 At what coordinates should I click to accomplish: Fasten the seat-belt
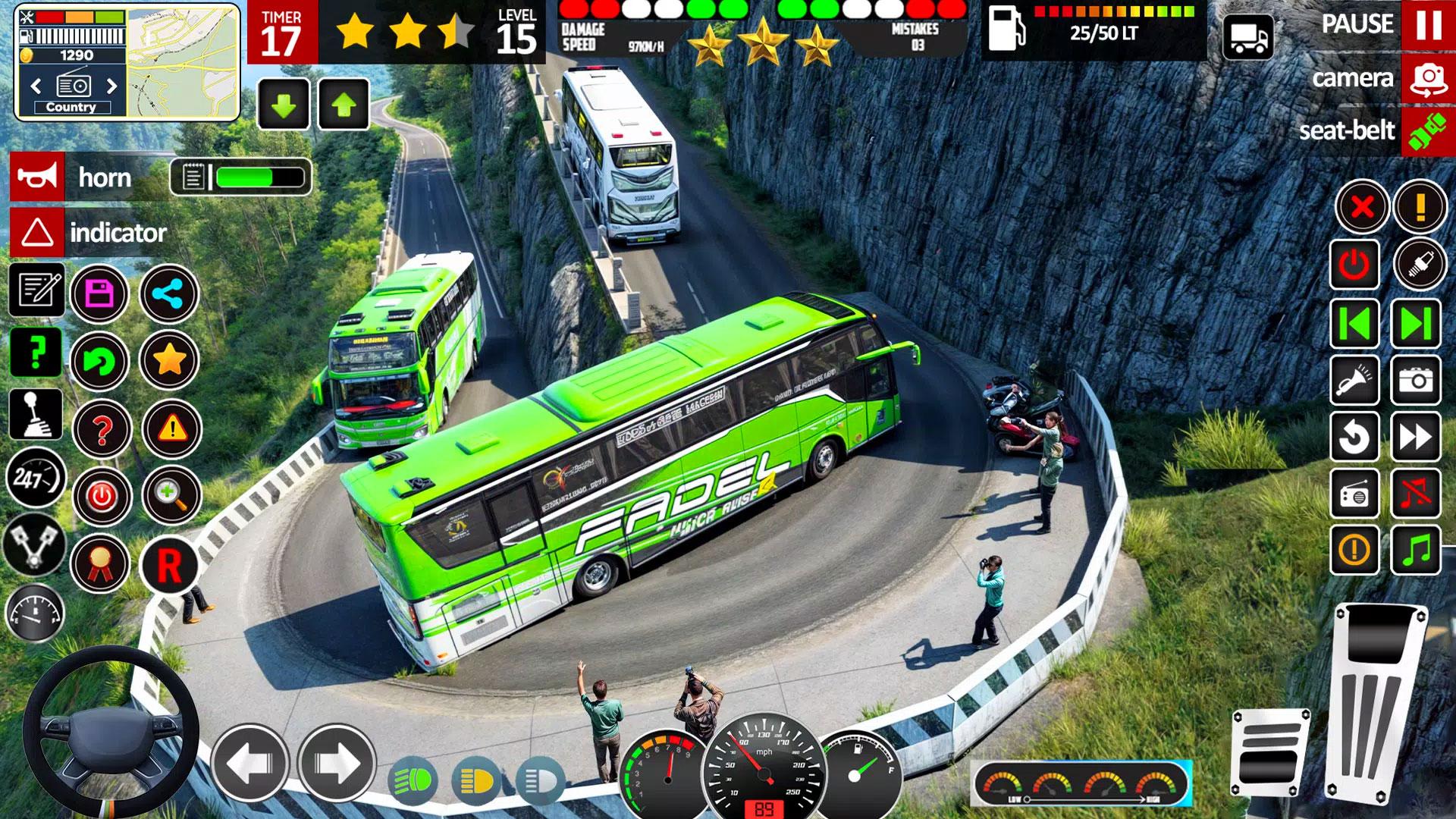(x=1428, y=131)
